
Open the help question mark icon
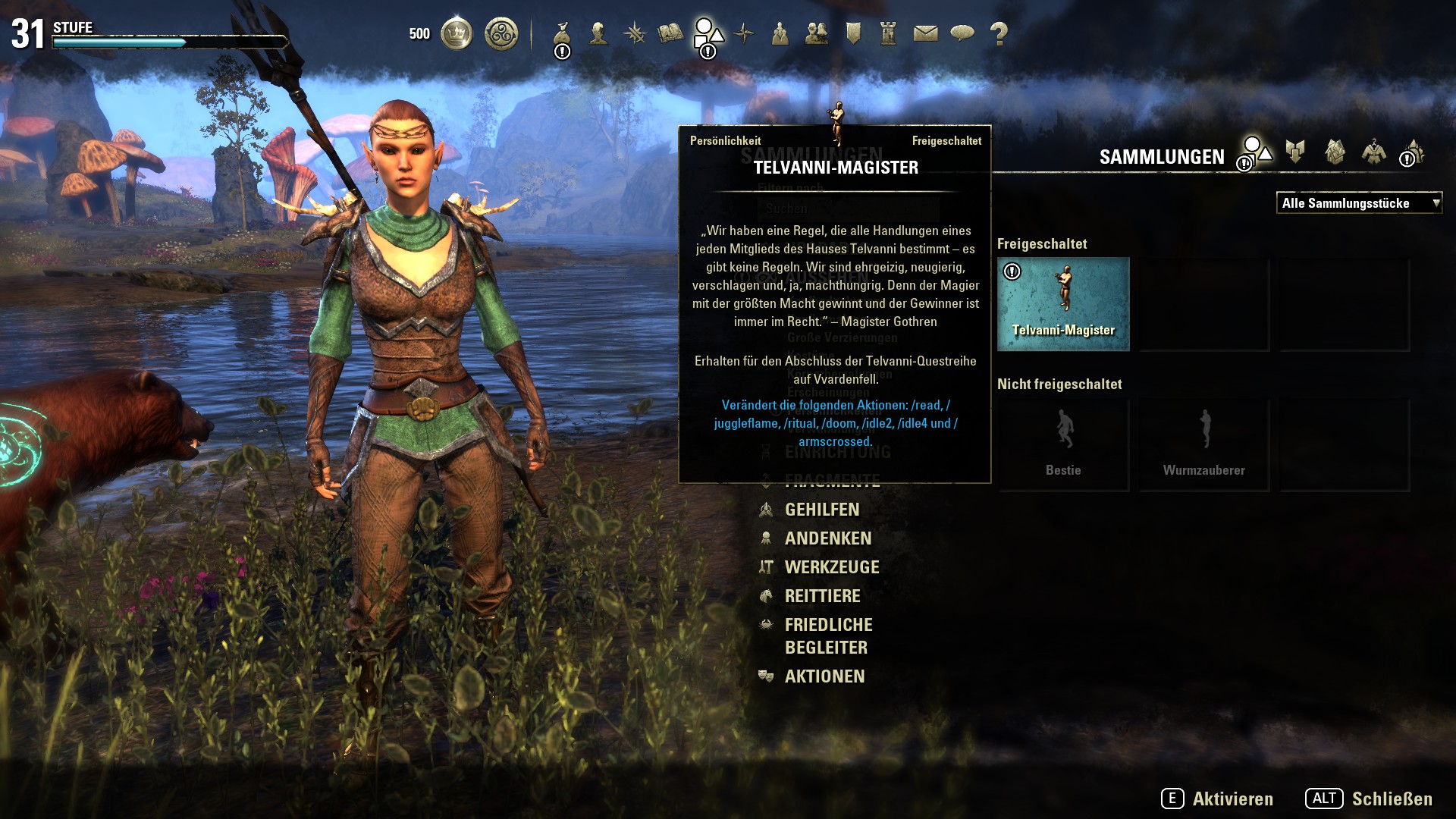coord(999,33)
